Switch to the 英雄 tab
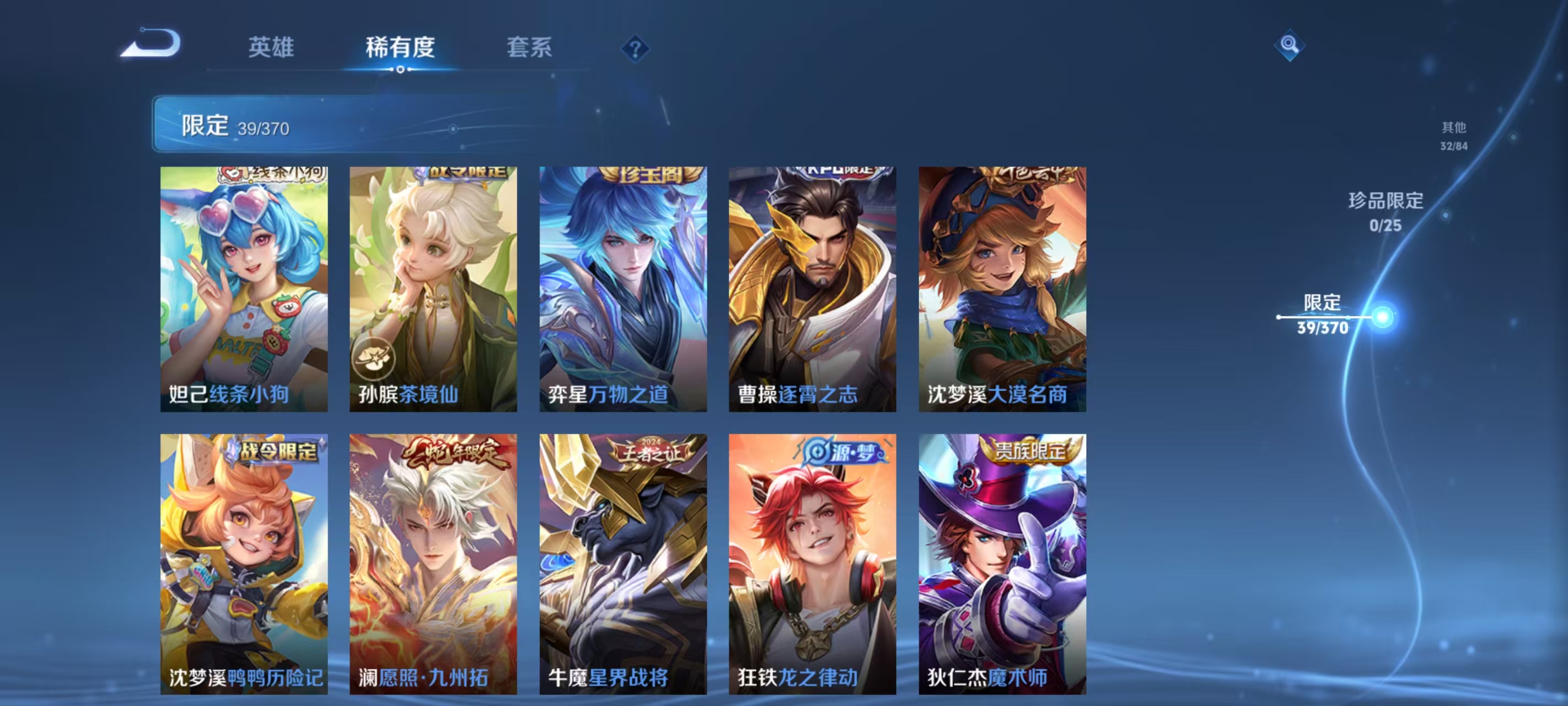The width and height of the screenshot is (1568, 706). [x=272, y=48]
